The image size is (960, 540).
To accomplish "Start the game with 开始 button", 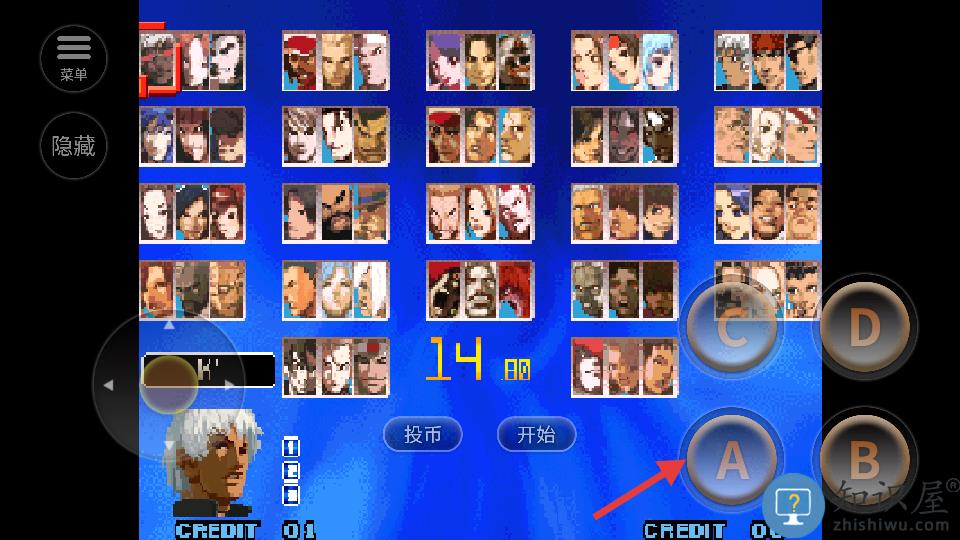I will [x=537, y=434].
